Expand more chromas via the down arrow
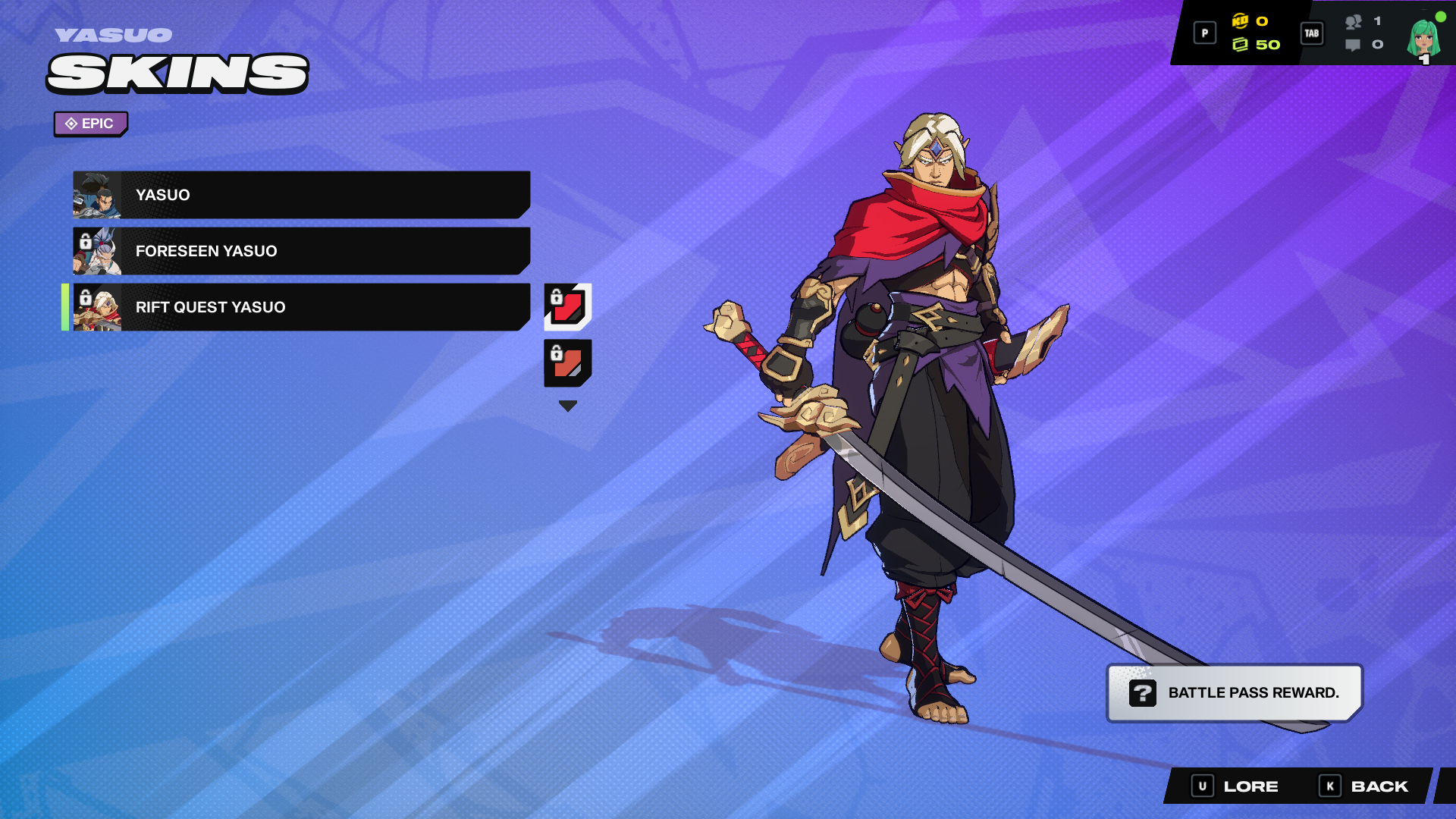The width and height of the screenshot is (1456, 819). tap(567, 405)
